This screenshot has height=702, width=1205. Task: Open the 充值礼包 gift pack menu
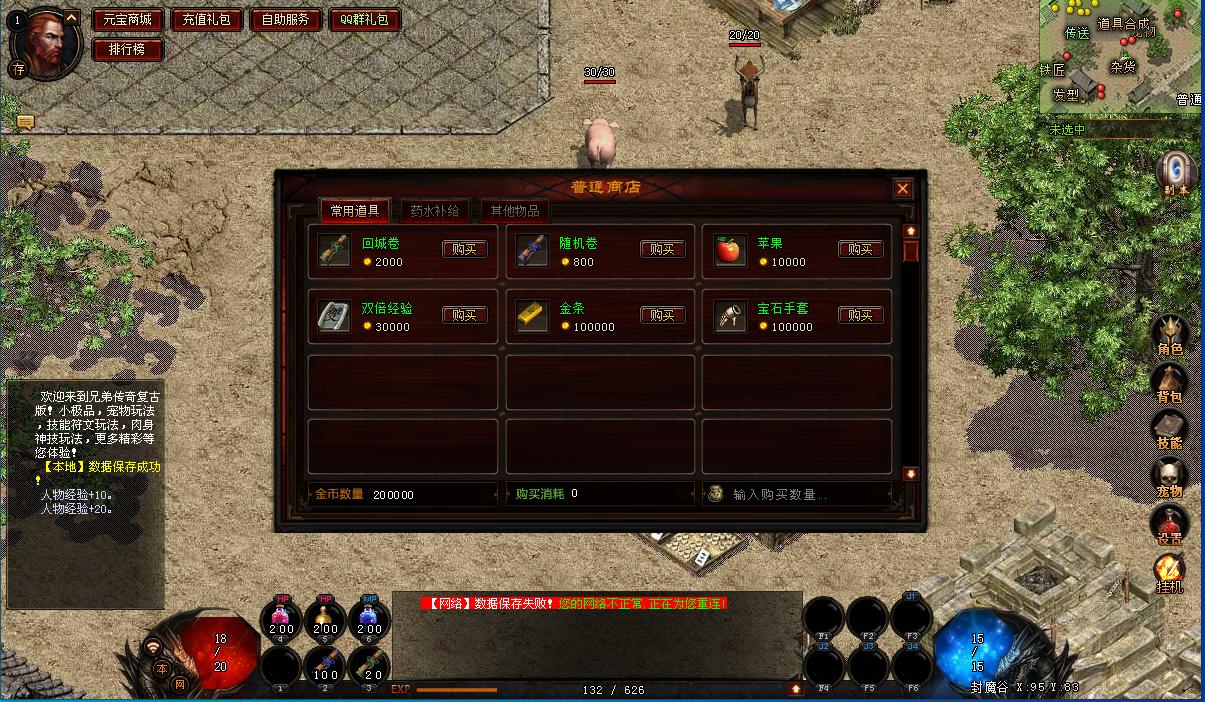pyautogui.click(x=207, y=20)
